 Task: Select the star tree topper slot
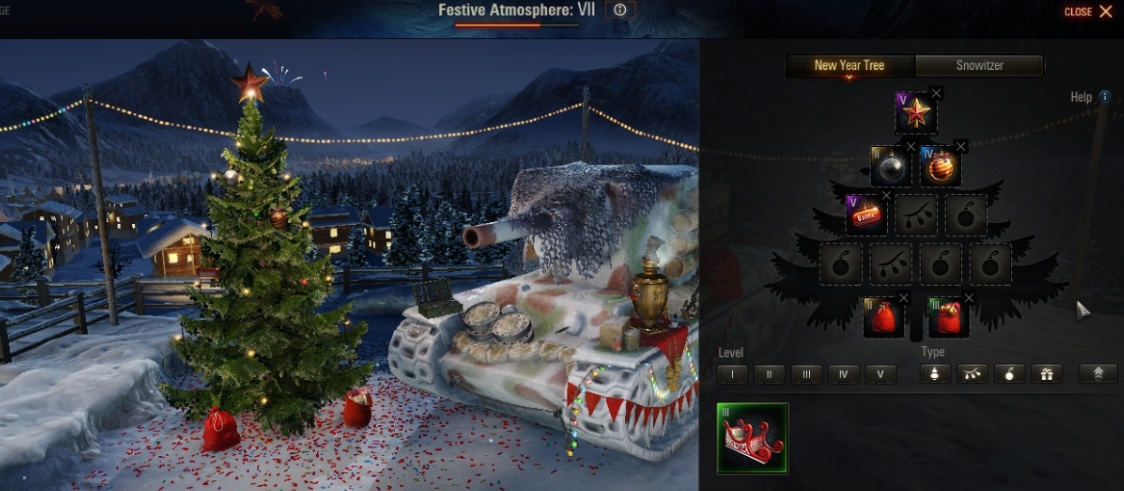916,114
